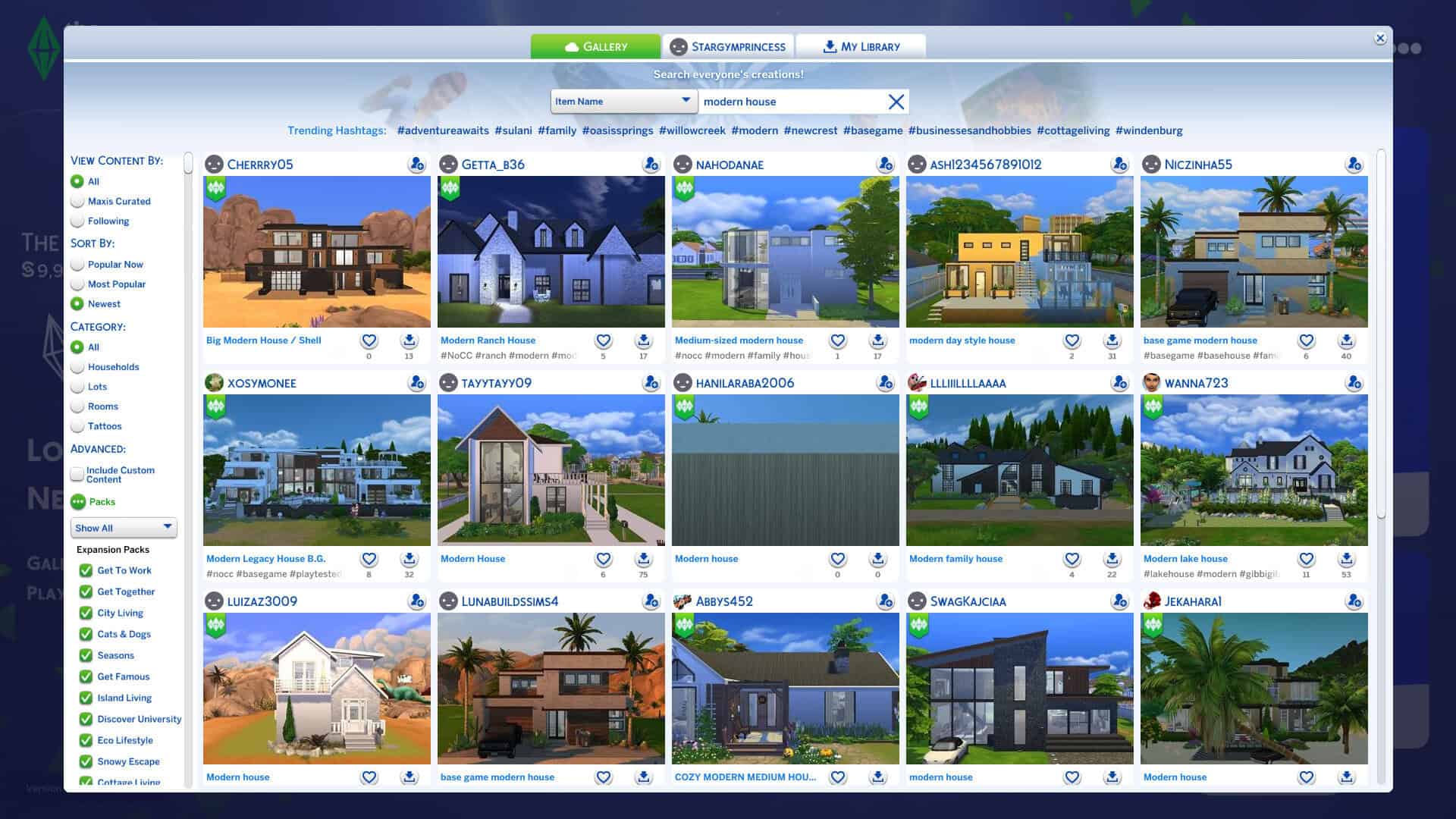1456x819 pixels.
Task: Switch to the StarGymPrincess tab
Action: click(x=728, y=46)
